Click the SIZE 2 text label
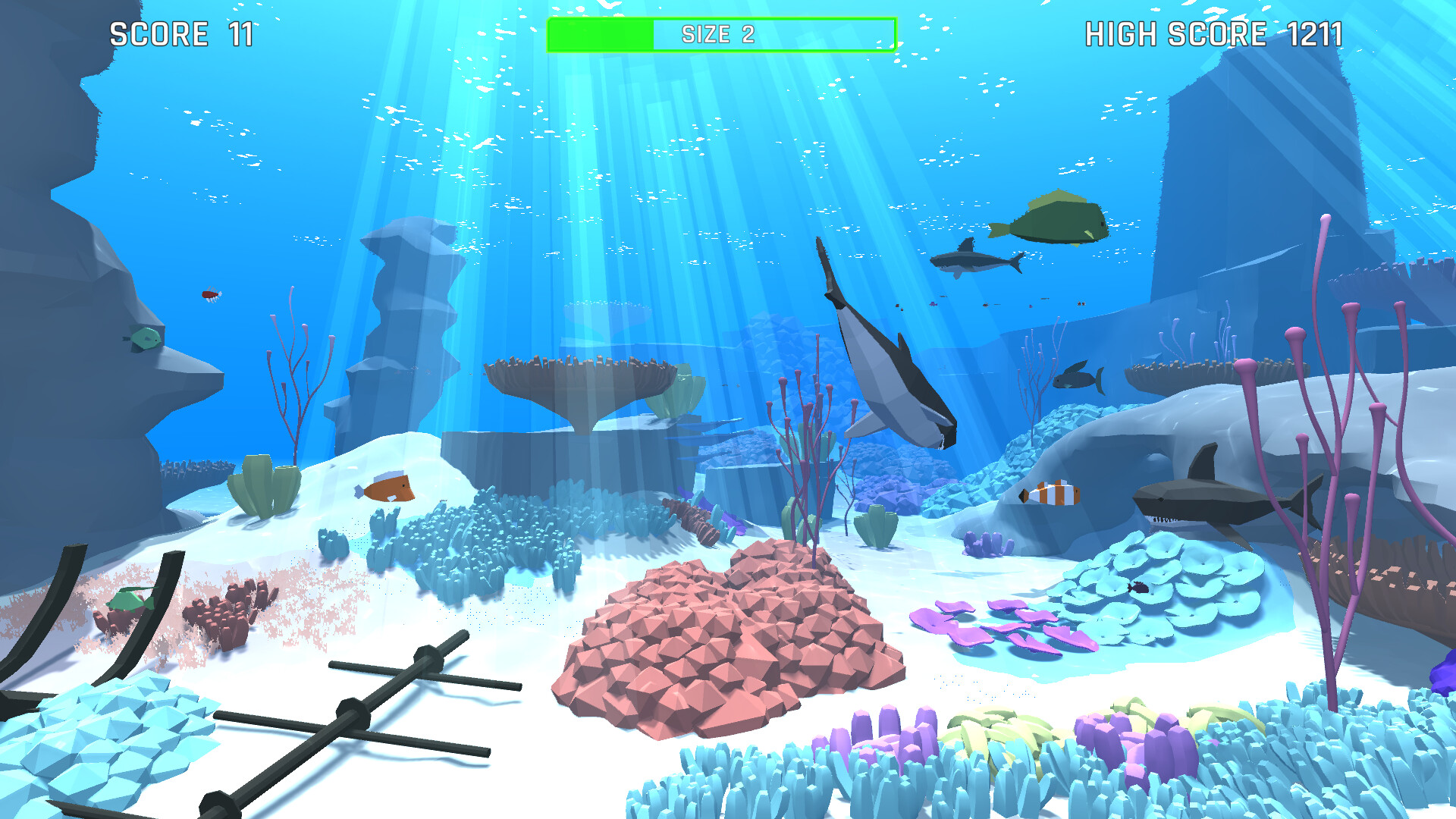The height and width of the screenshot is (819, 1456). [x=720, y=34]
